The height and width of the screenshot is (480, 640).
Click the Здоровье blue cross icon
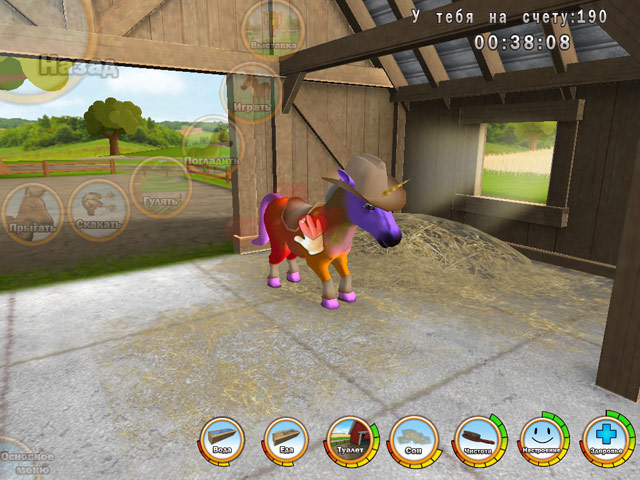click(x=605, y=438)
